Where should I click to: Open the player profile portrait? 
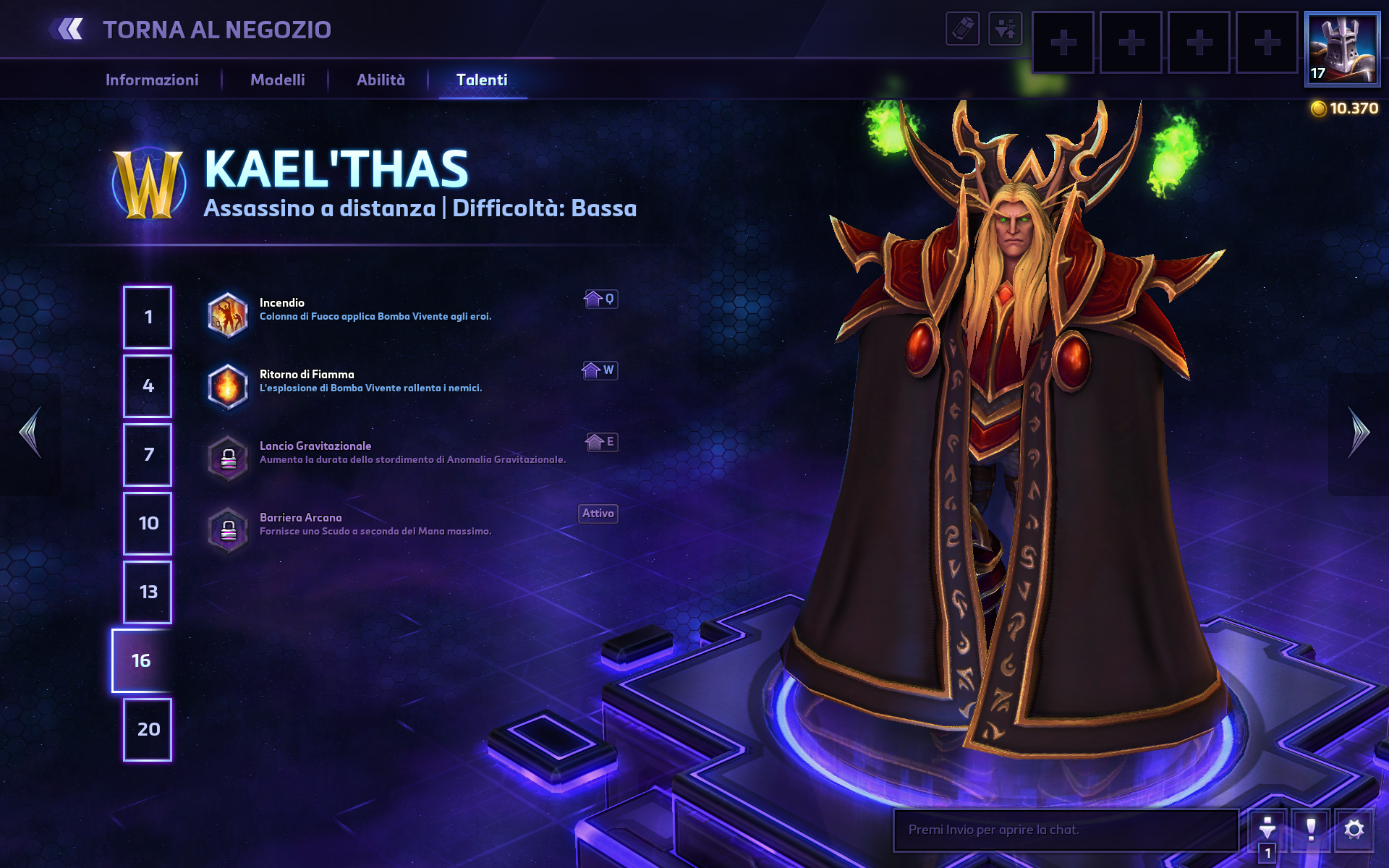point(1342,49)
